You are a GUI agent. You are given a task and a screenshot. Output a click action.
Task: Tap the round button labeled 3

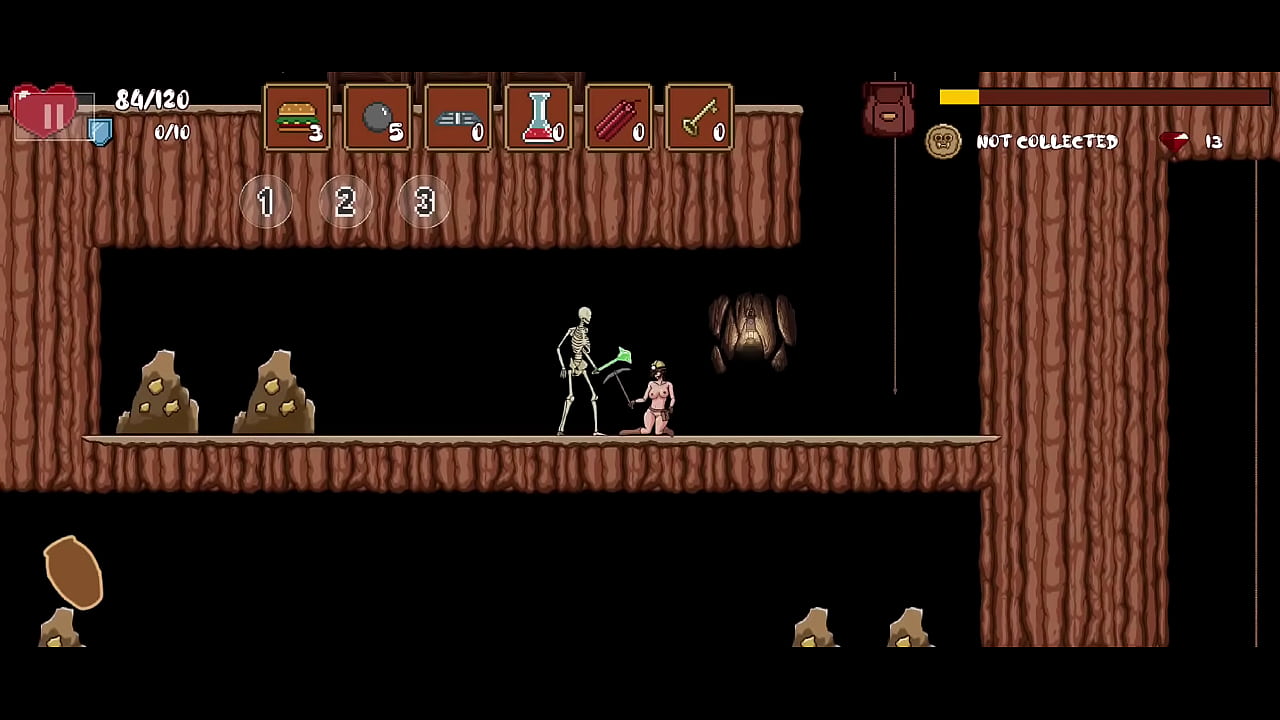click(x=424, y=202)
